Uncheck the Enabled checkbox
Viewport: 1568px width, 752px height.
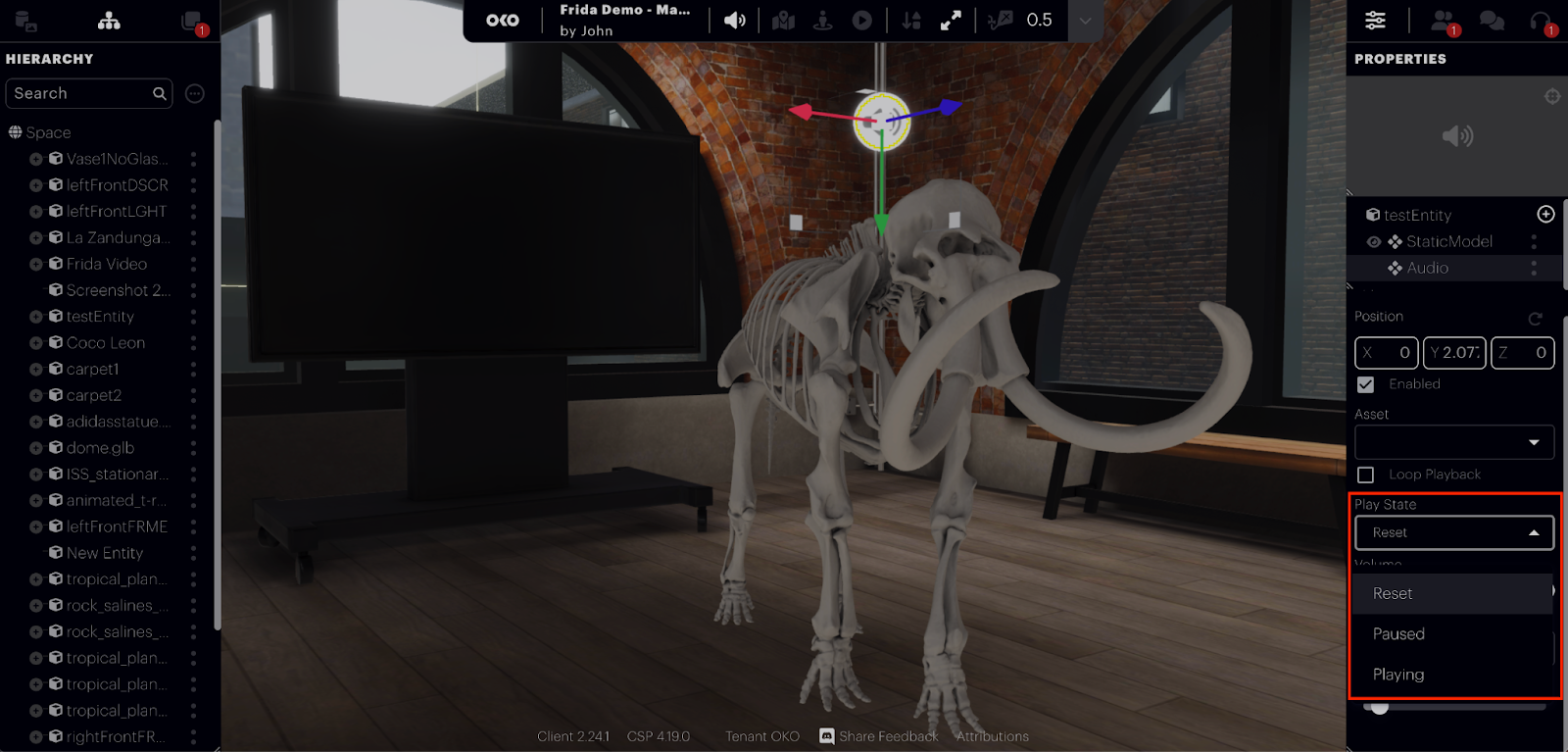1366,384
